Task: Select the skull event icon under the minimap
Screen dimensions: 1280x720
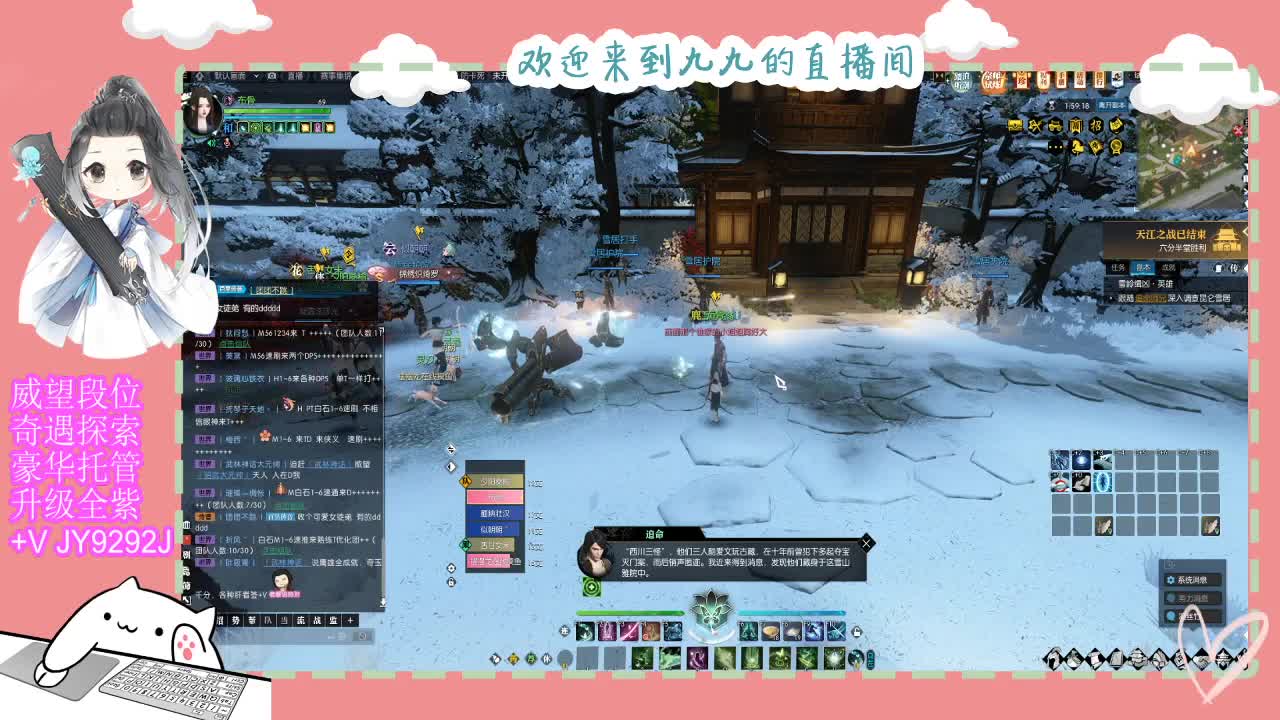Action: coord(1034,125)
